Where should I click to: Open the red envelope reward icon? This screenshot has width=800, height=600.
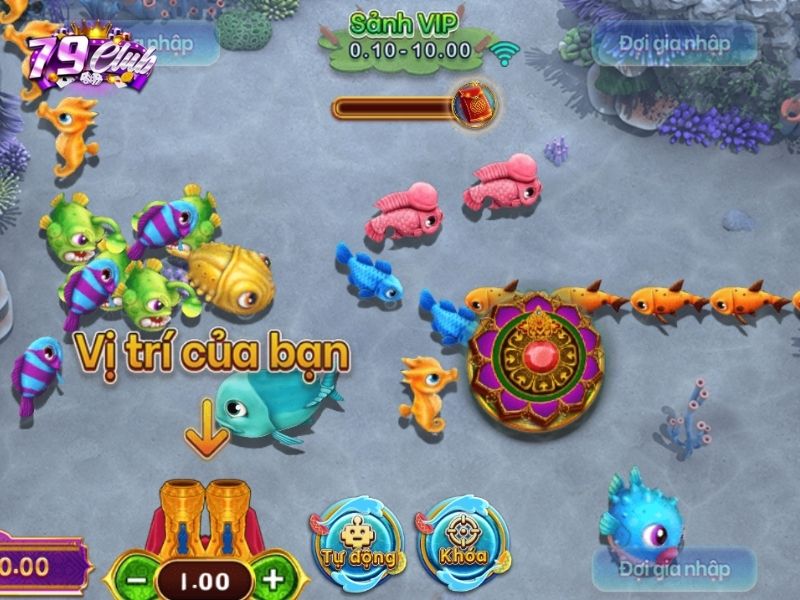coord(472,103)
